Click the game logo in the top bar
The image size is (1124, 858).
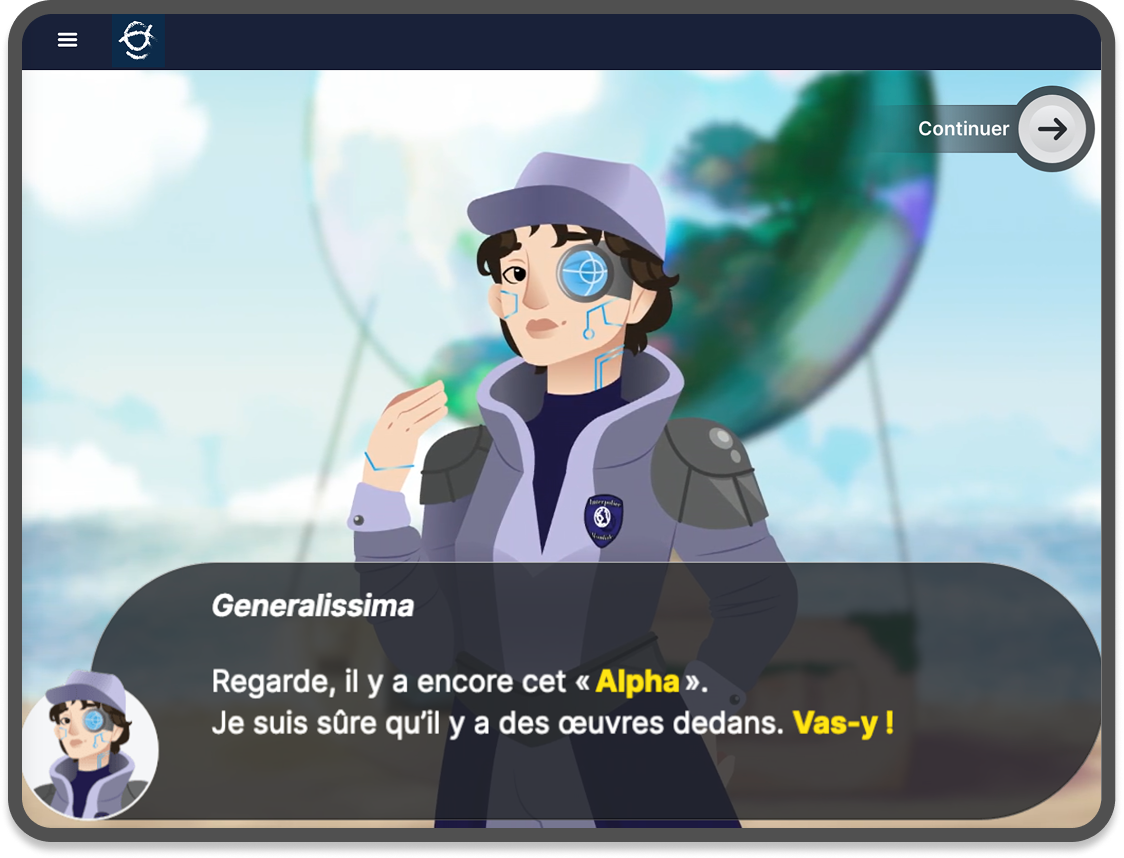click(137, 41)
